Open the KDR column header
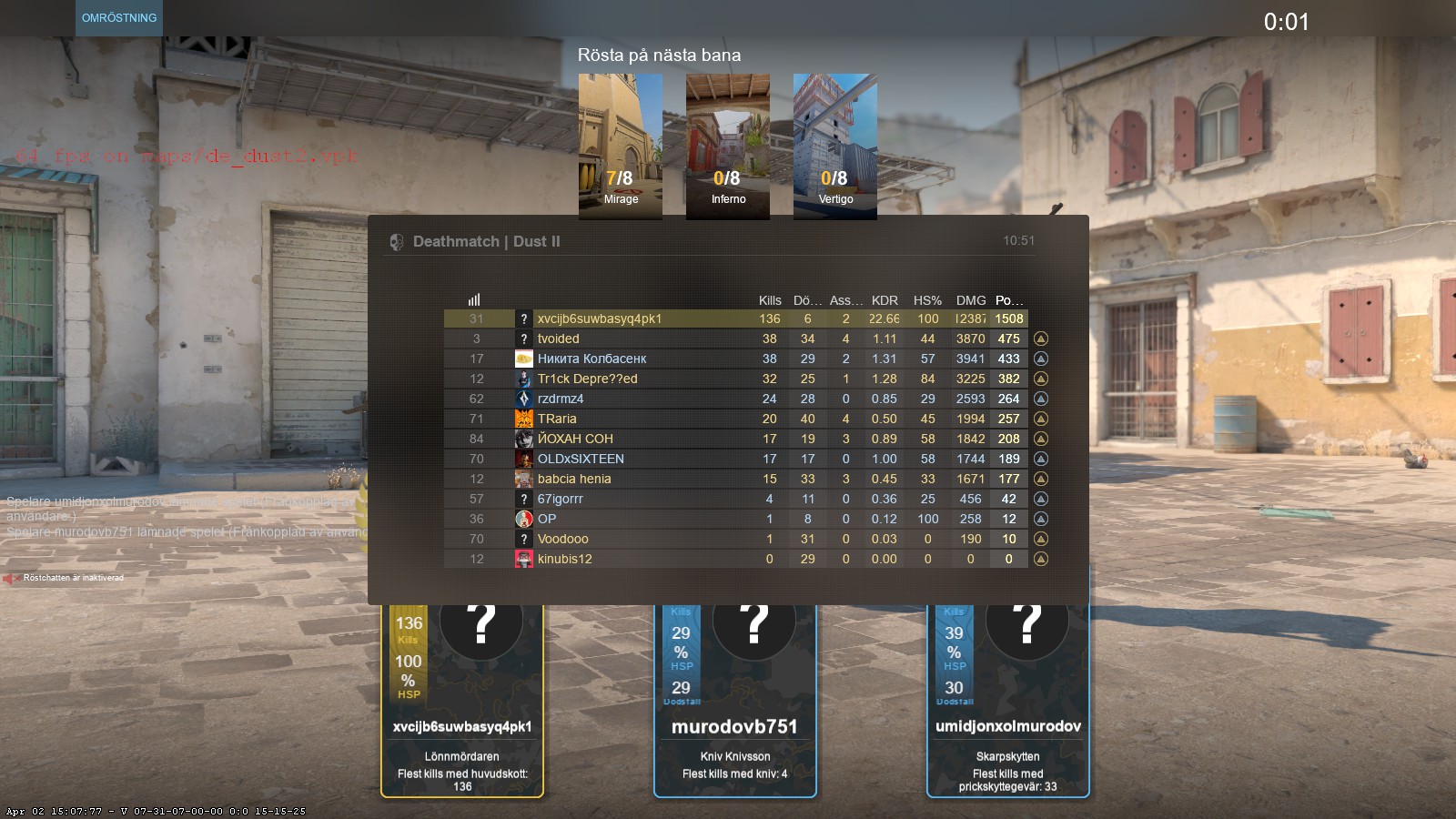This screenshot has height=819, width=1456. (884, 300)
